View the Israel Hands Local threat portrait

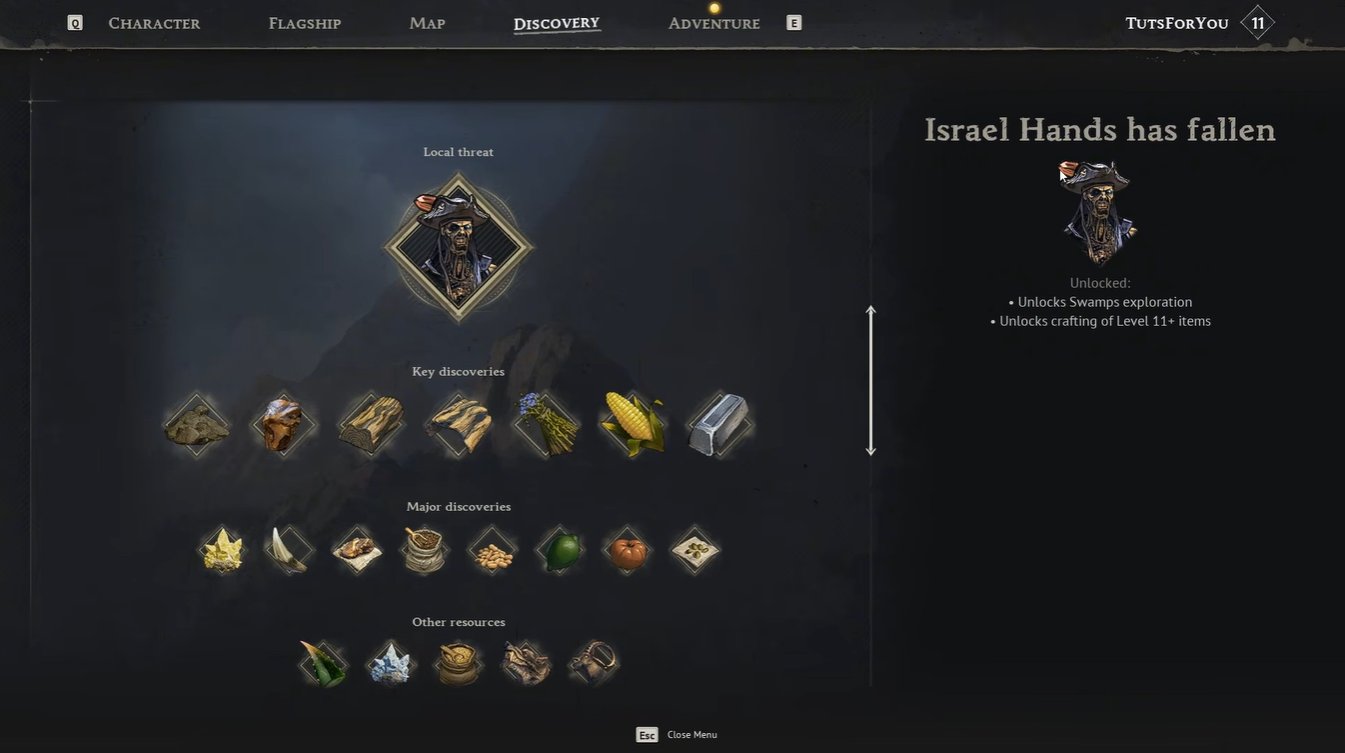[457, 247]
